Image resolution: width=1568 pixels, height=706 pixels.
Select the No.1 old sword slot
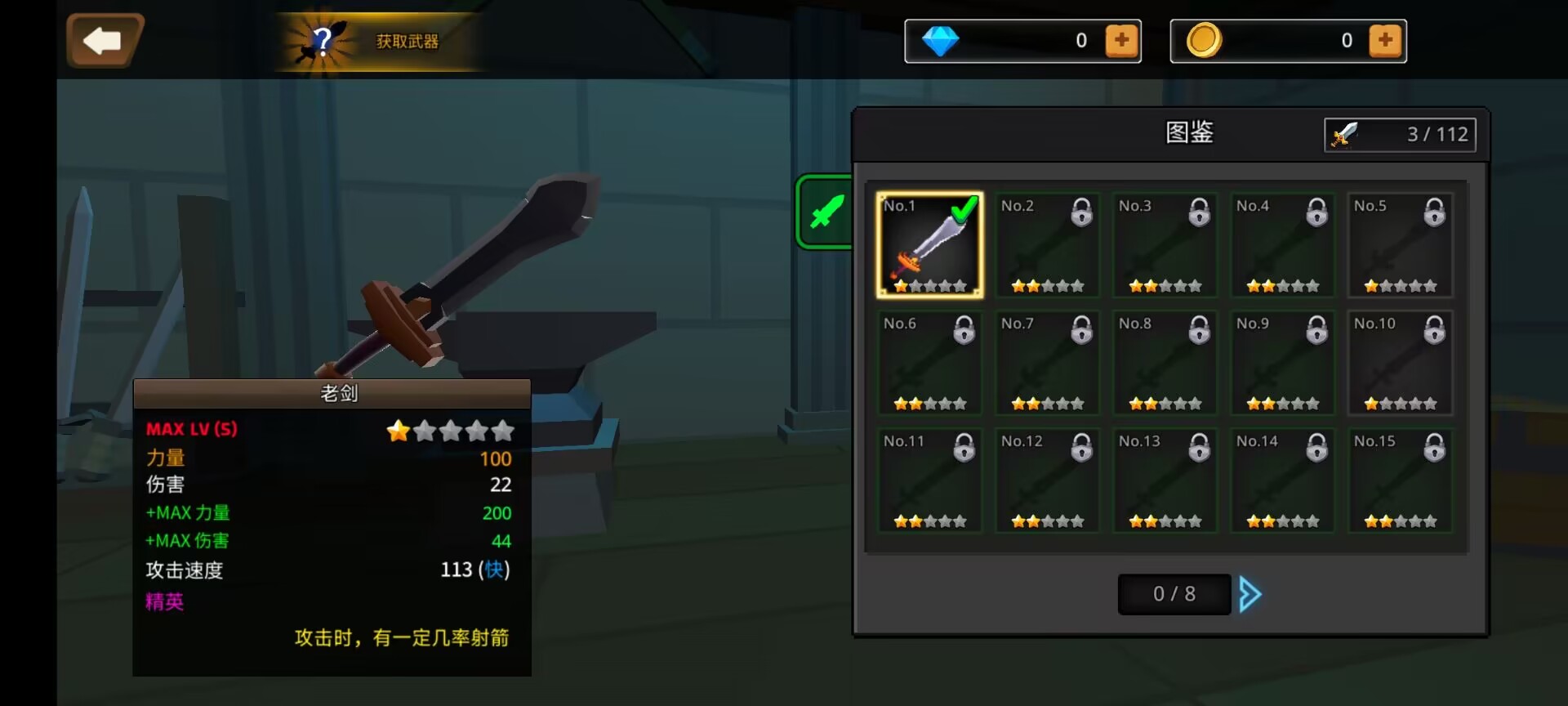click(929, 245)
